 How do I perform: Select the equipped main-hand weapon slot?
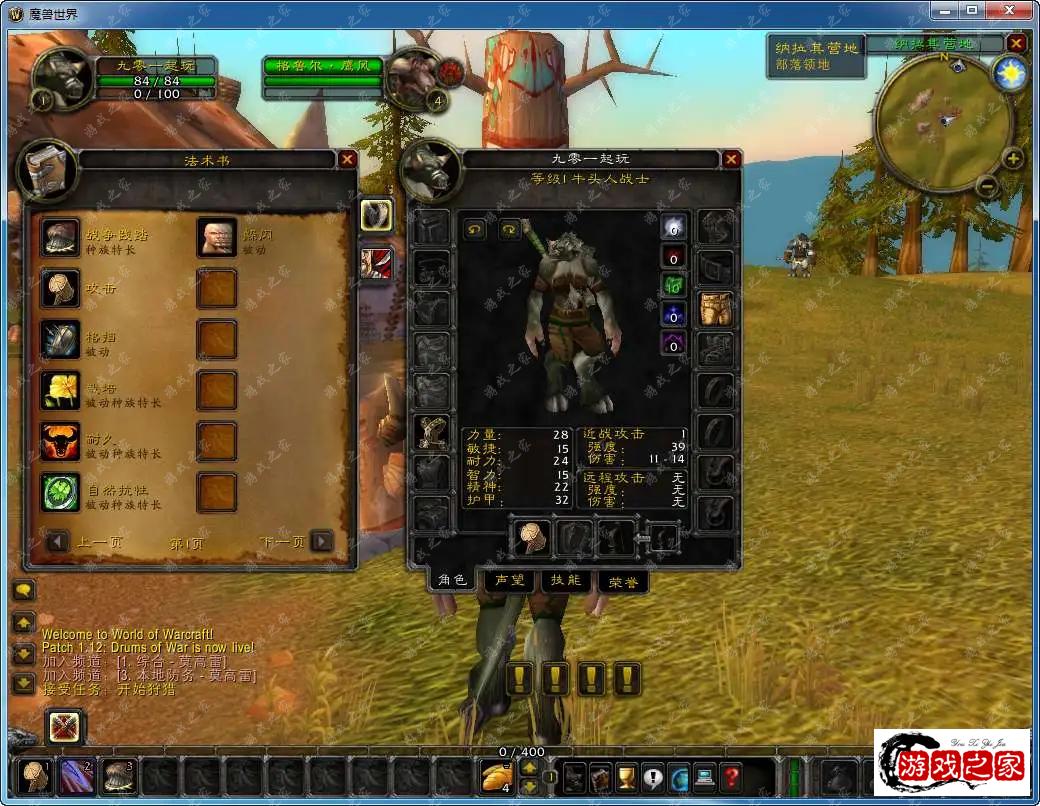(x=531, y=538)
